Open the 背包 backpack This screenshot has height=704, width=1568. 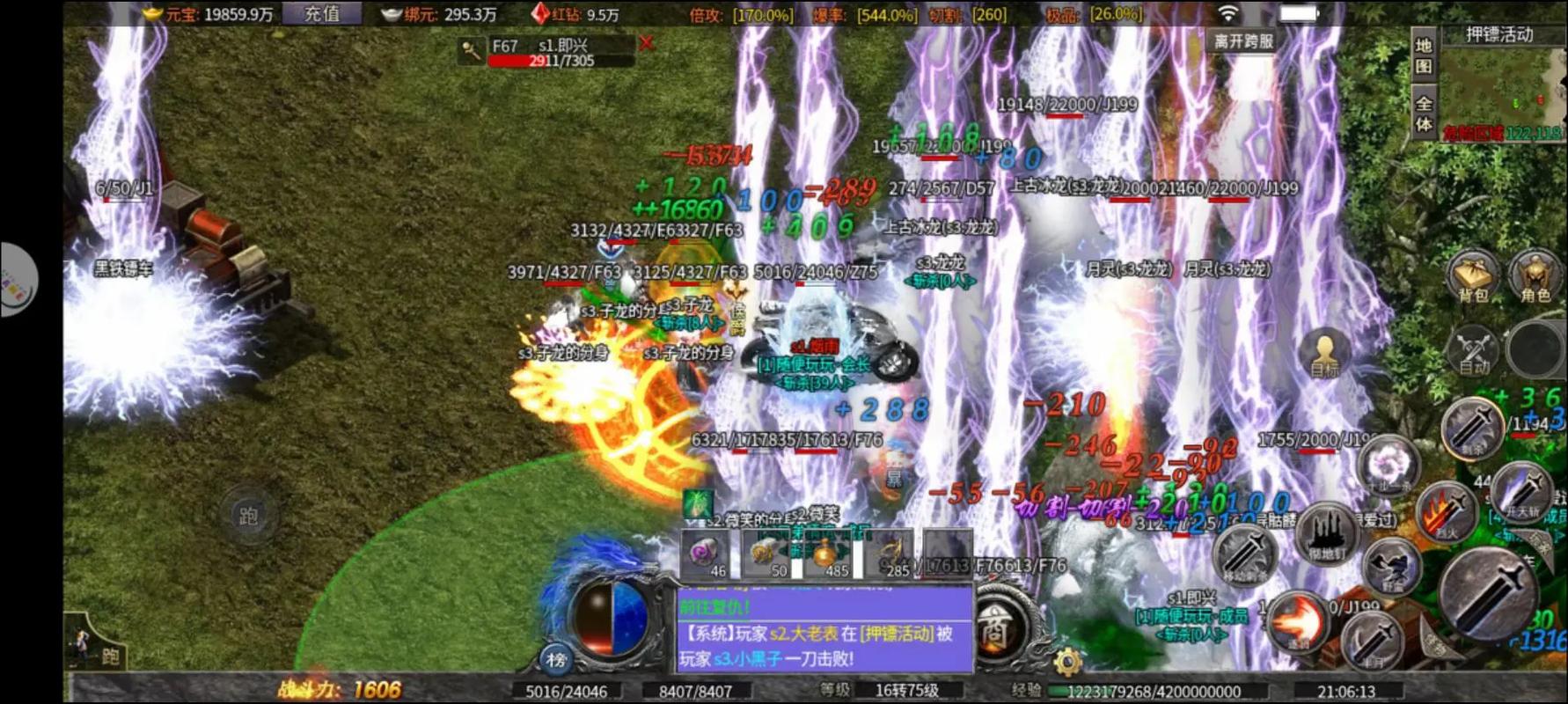(x=1473, y=275)
